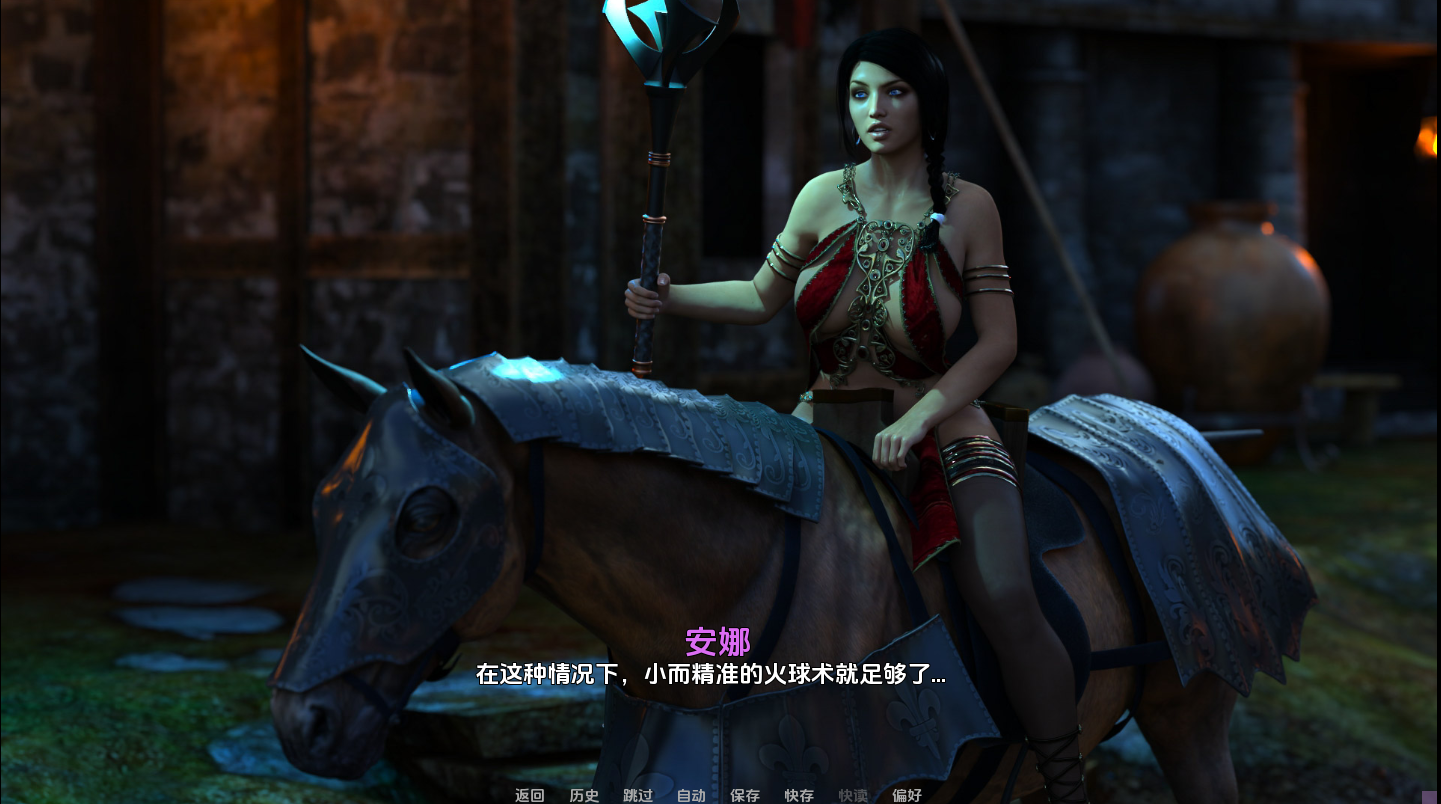Choose 快读 (Quick Load)
Screen dimensions: 1441x804
[x=853, y=795]
